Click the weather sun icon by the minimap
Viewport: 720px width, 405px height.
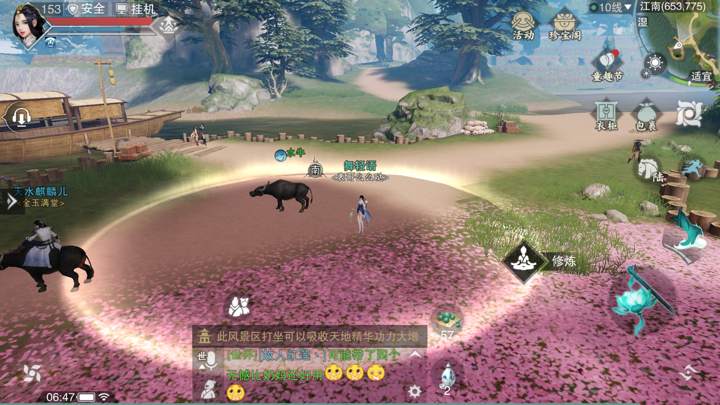(x=655, y=65)
